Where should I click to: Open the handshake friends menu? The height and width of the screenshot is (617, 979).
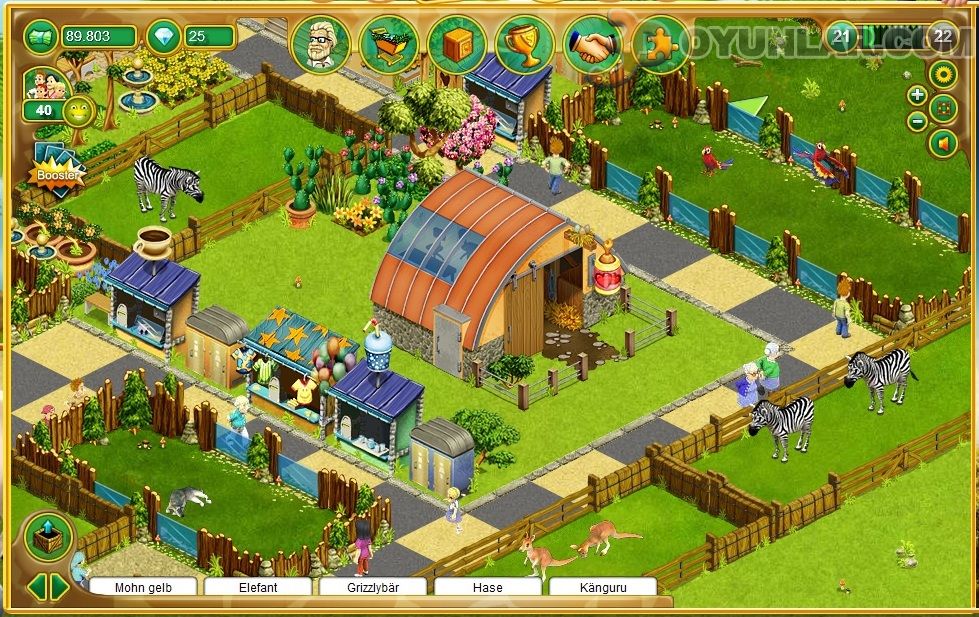(x=593, y=44)
